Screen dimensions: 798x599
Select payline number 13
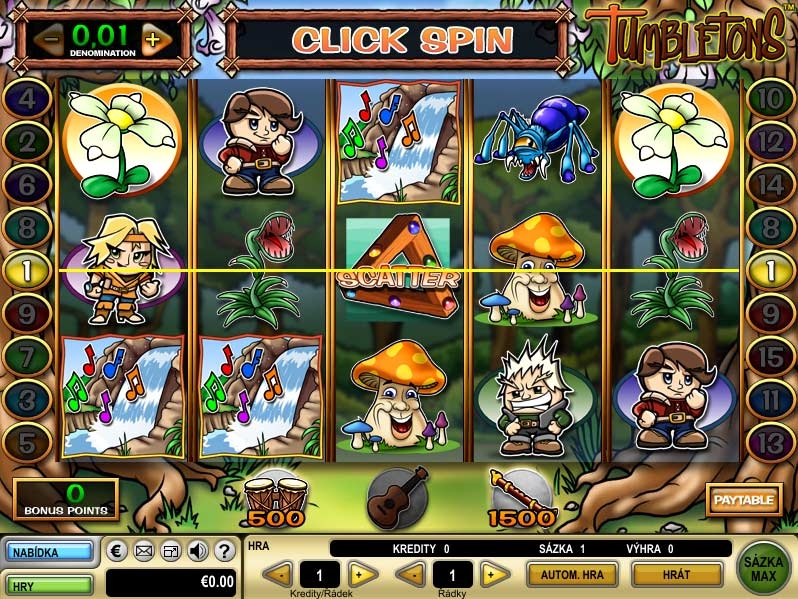pyautogui.click(x=769, y=440)
